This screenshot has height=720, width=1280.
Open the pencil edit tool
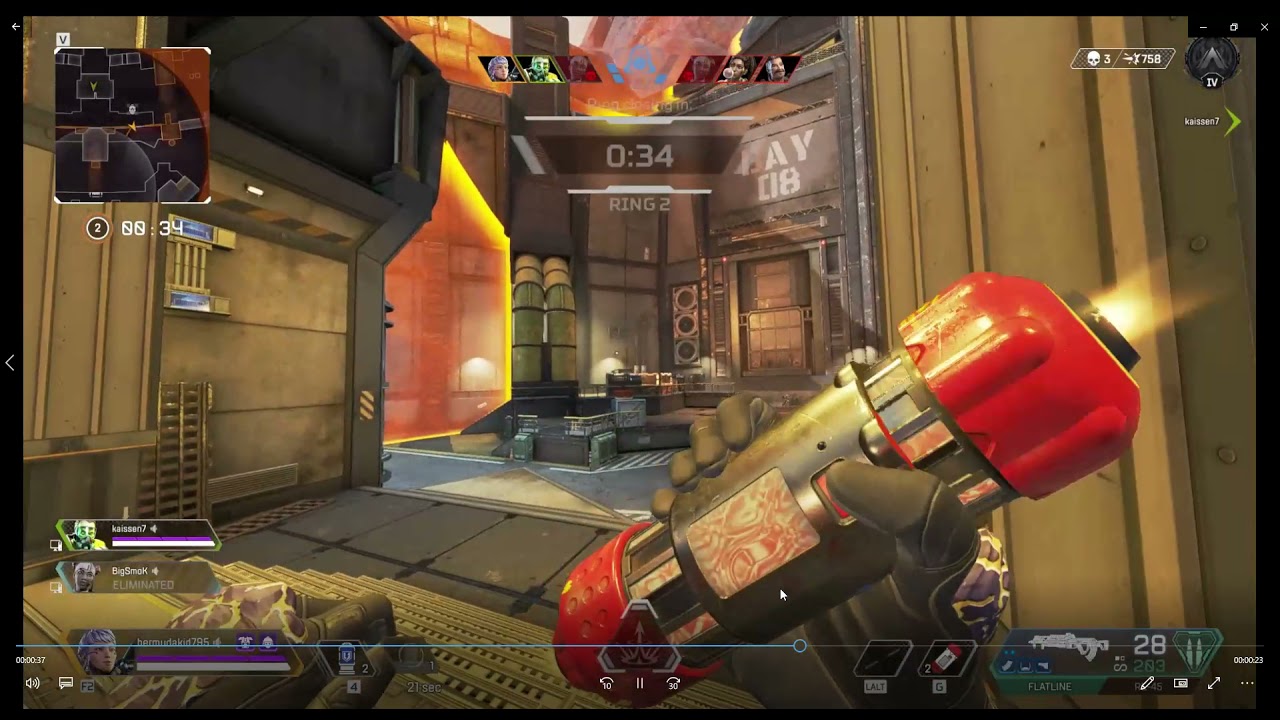[1147, 683]
